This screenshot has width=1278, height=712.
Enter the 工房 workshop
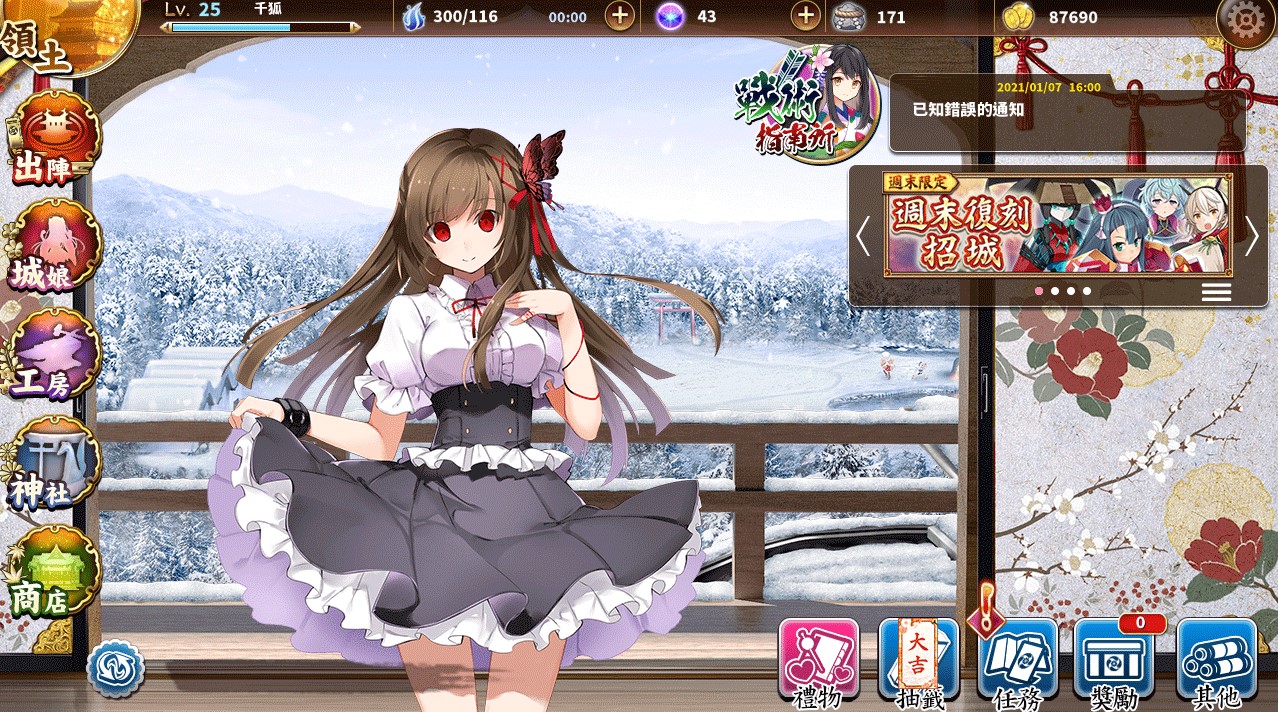click(55, 355)
